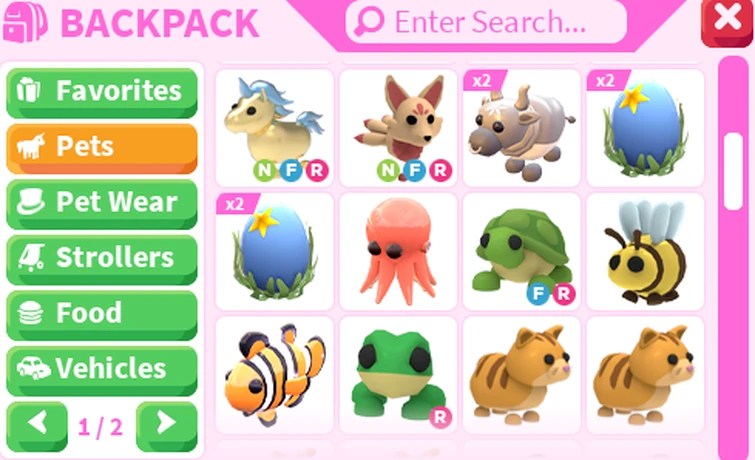Select the unicorn pet slot
Image resolution: width=755 pixels, height=460 pixels.
click(x=274, y=127)
